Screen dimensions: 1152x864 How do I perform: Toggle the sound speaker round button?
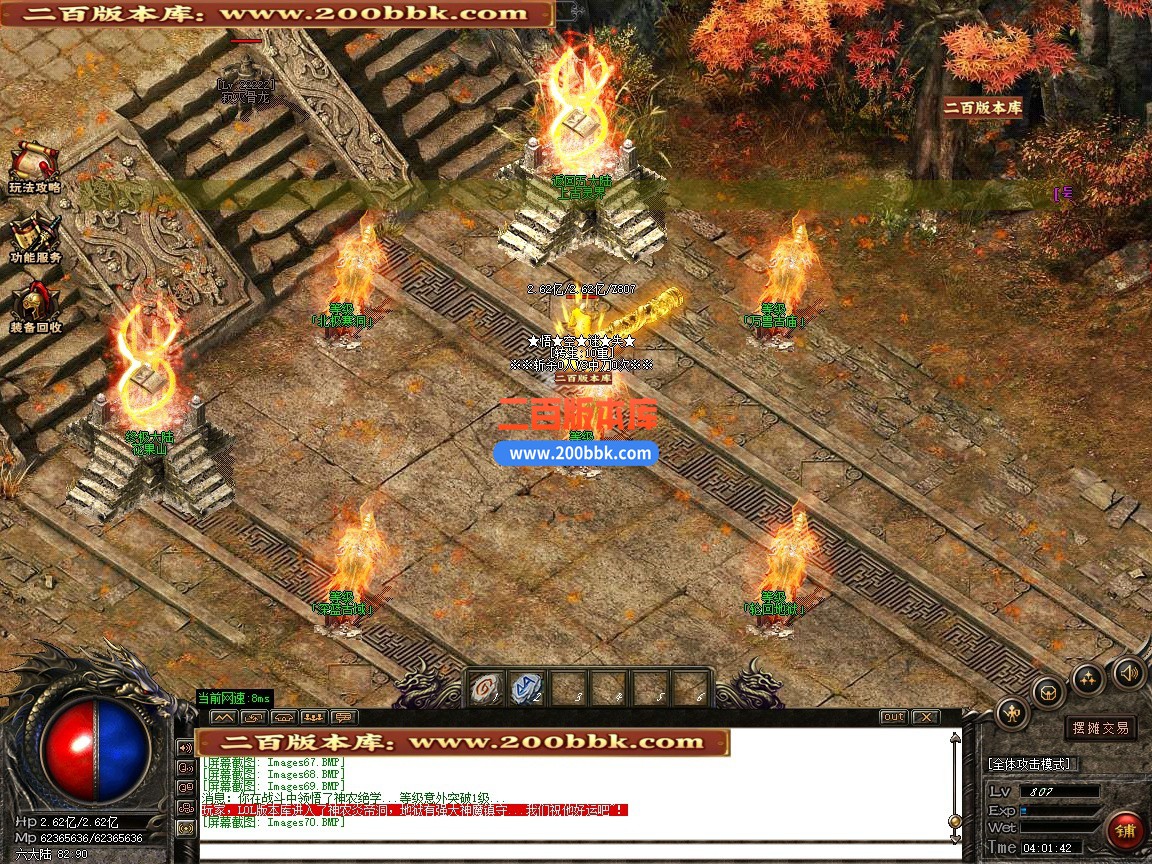coord(1130,672)
